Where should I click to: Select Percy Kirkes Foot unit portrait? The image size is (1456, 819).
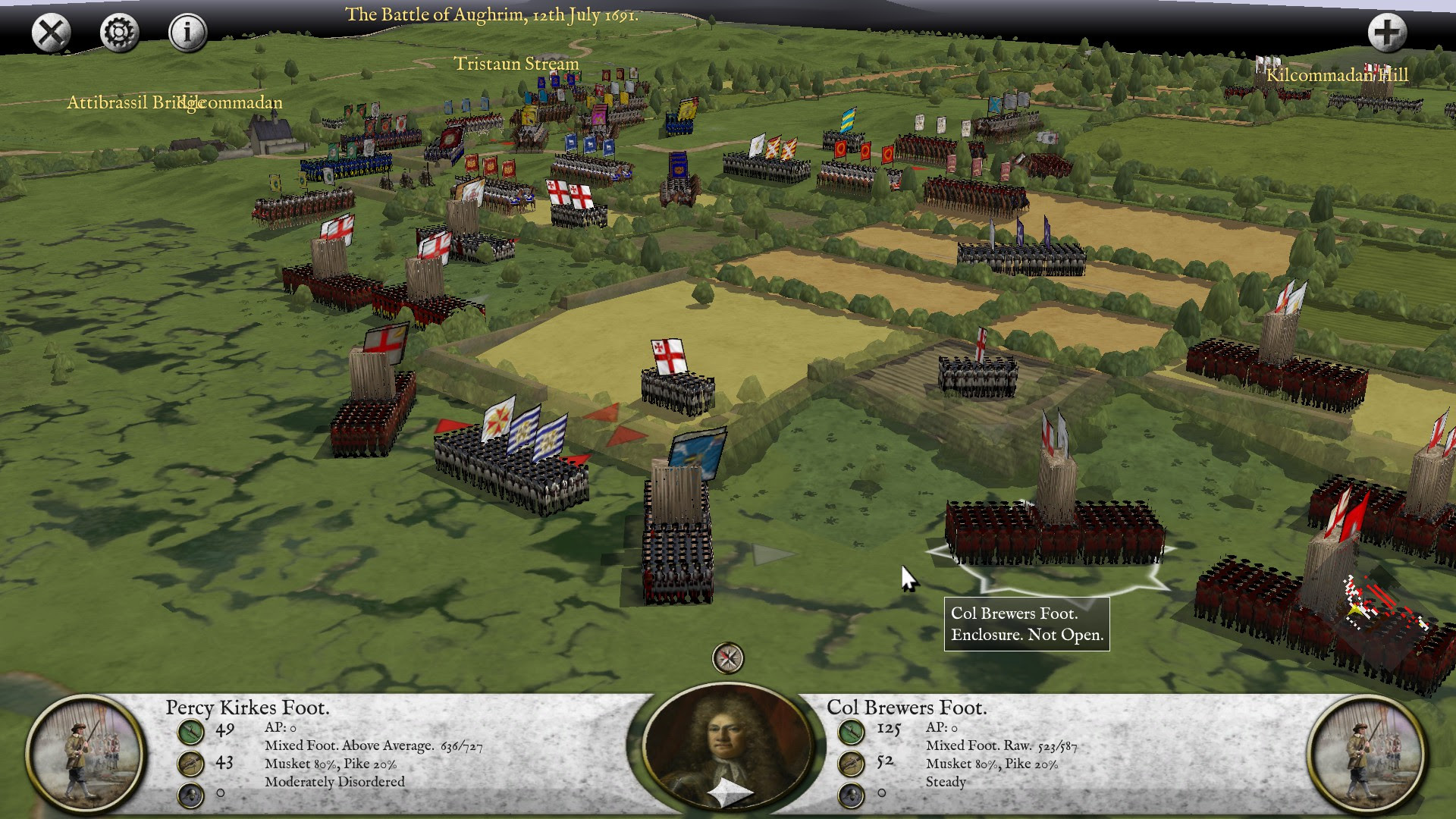pyautogui.click(x=85, y=754)
